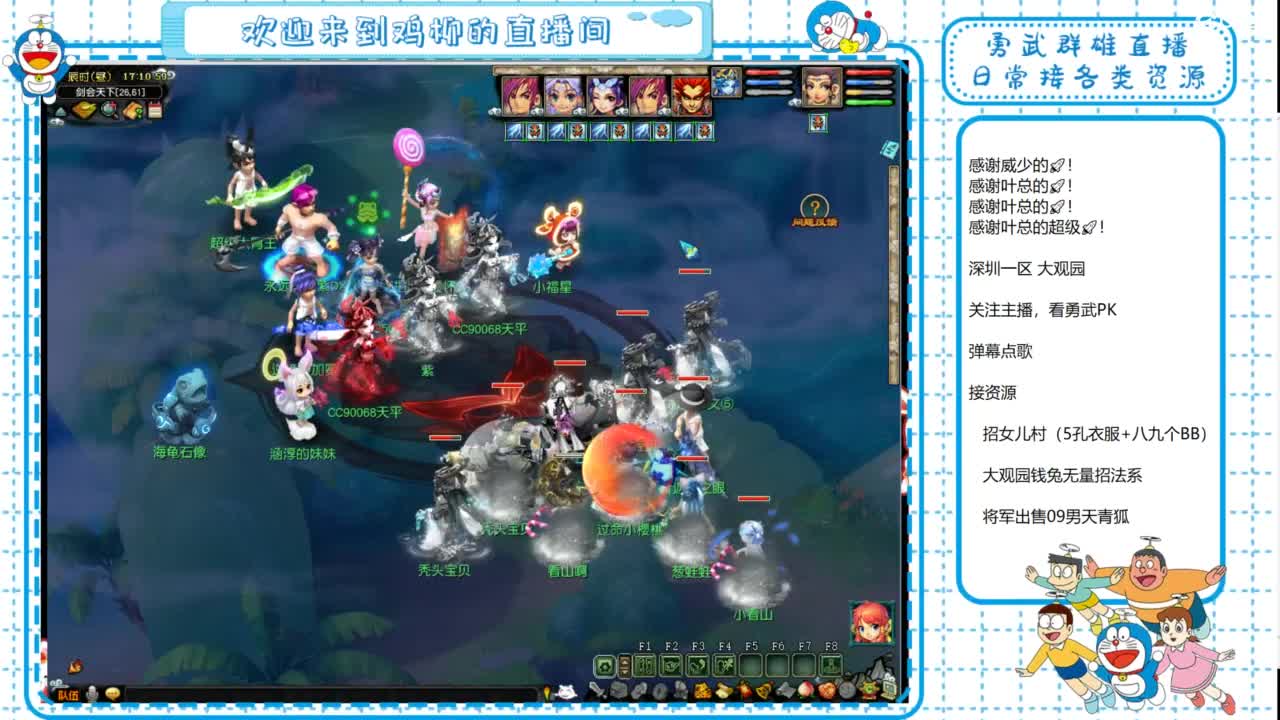This screenshot has width=1280, height=720.
Task: Open the F1 hotkey skill slot
Action: [x=647, y=665]
